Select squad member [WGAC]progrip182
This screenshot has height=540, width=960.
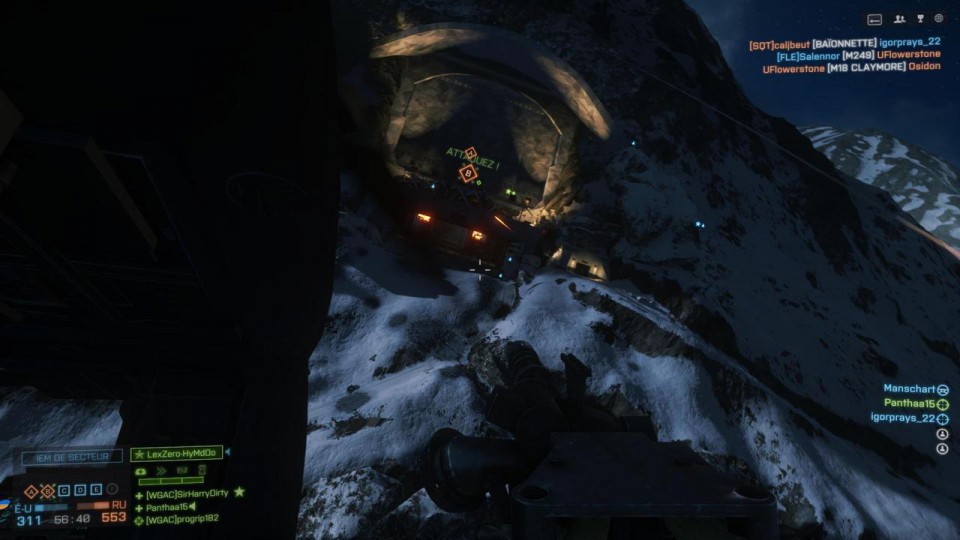click(182, 519)
